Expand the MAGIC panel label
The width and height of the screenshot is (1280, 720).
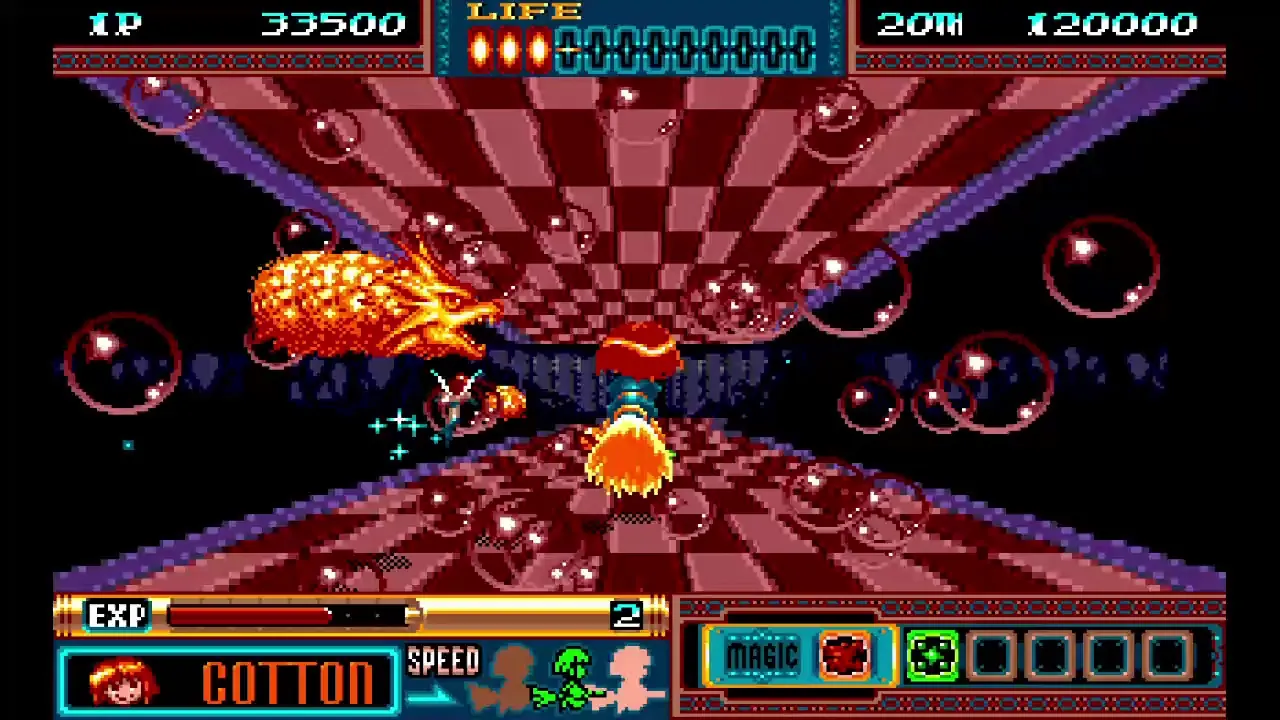click(x=762, y=655)
